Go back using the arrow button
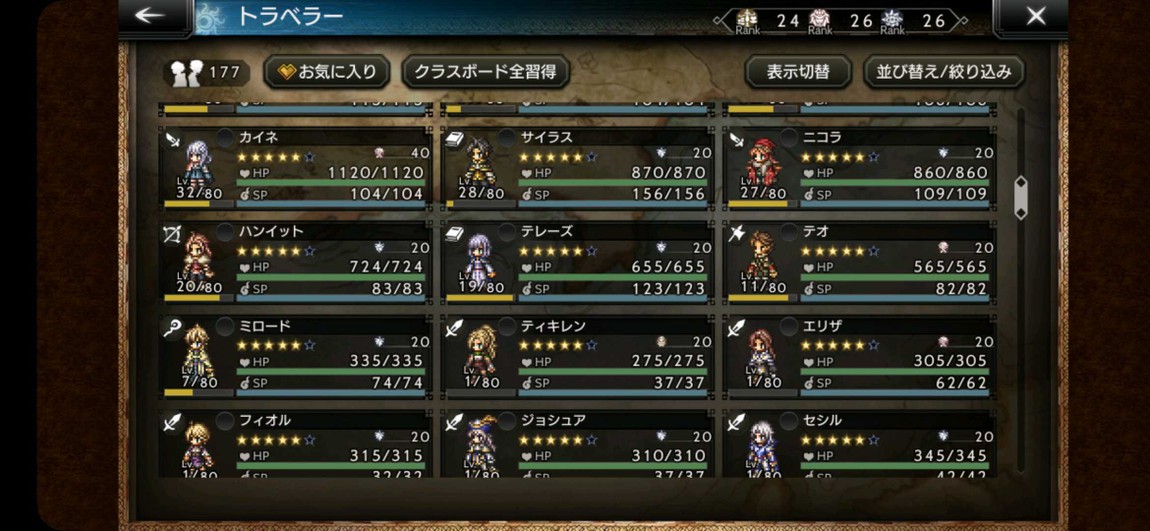 click(151, 16)
